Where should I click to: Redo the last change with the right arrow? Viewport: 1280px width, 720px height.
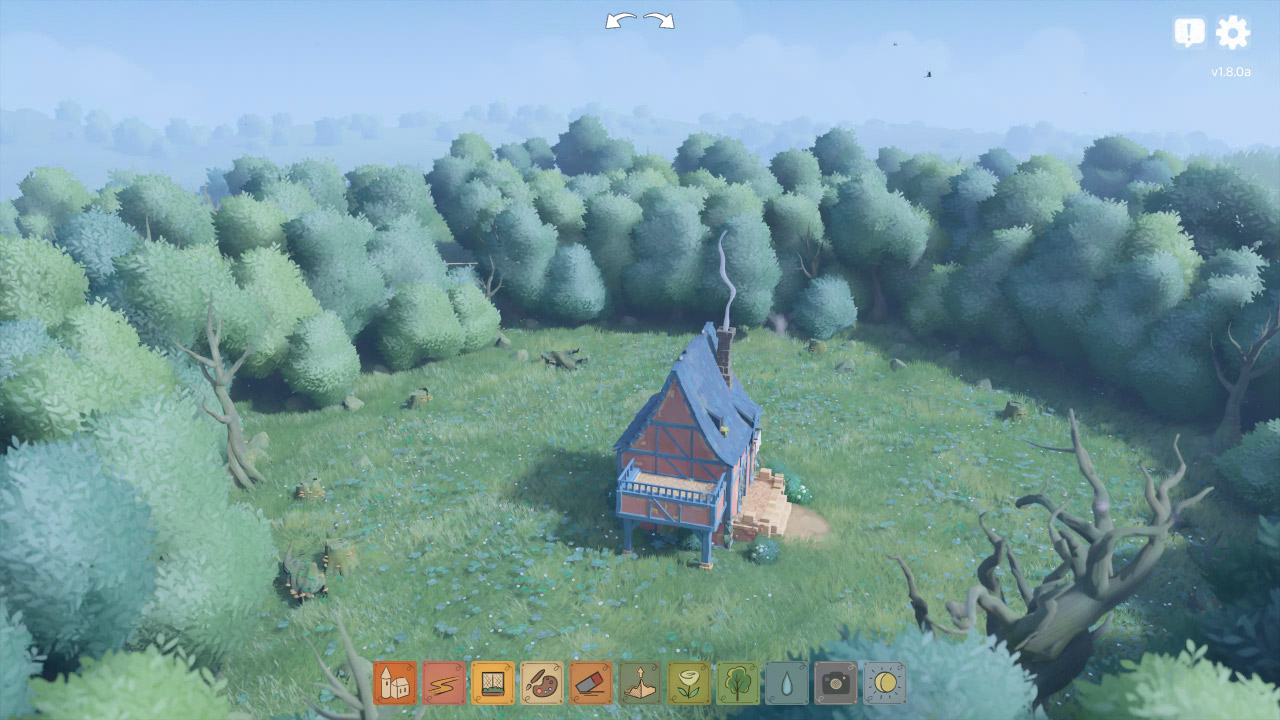(657, 20)
